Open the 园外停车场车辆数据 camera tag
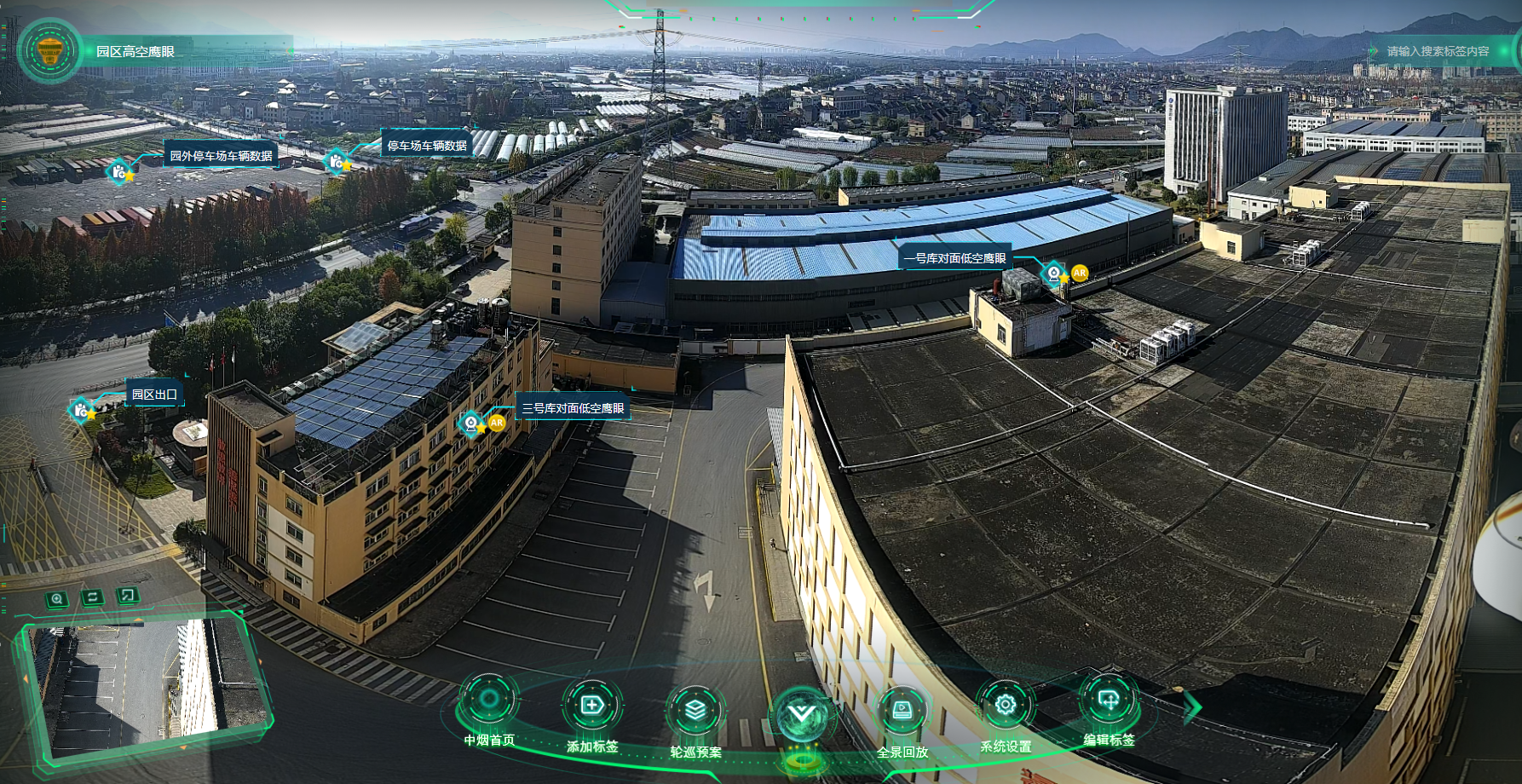The image size is (1522, 784). click(x=119, y=171)
